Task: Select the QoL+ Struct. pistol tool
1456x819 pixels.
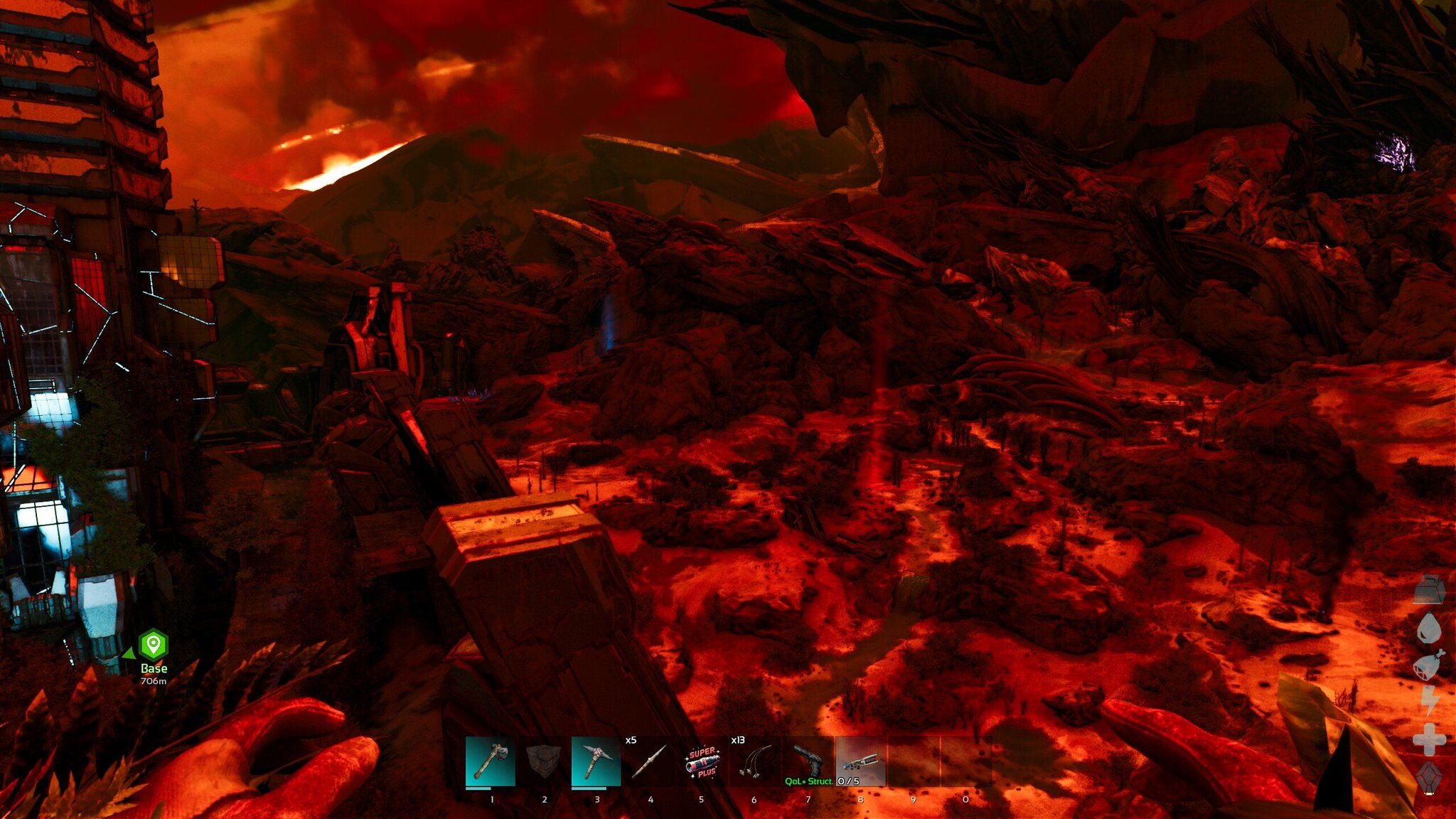Action: click(808, 761)
